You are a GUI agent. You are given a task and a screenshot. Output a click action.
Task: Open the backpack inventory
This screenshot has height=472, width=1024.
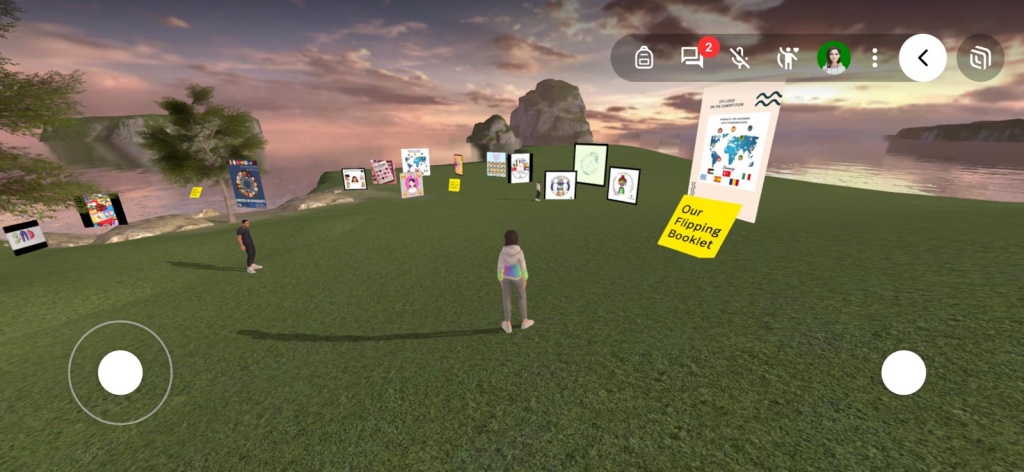[644, 58]
